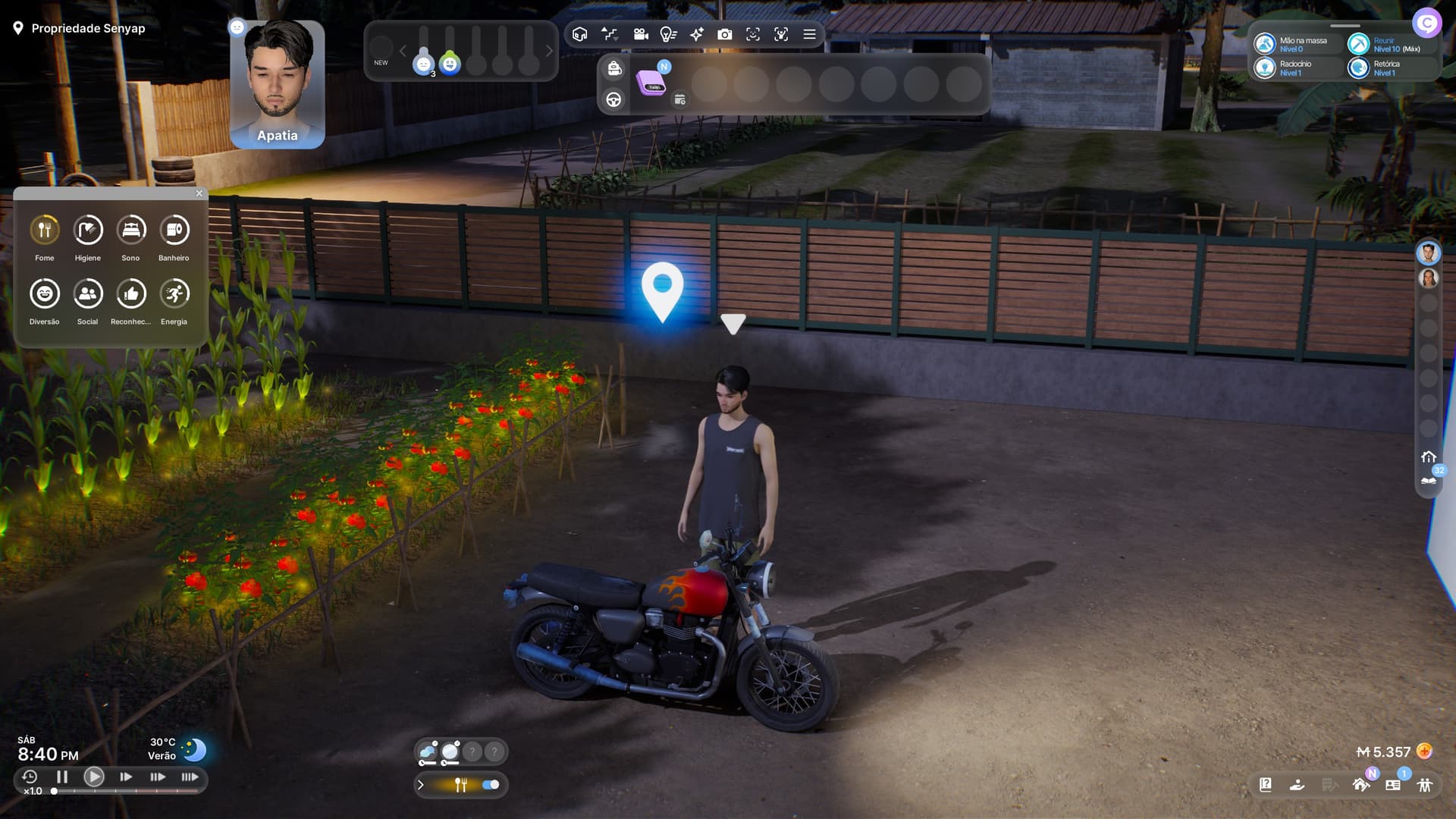
Task: Choose the Sono need icon
Action: click(131, 230)
